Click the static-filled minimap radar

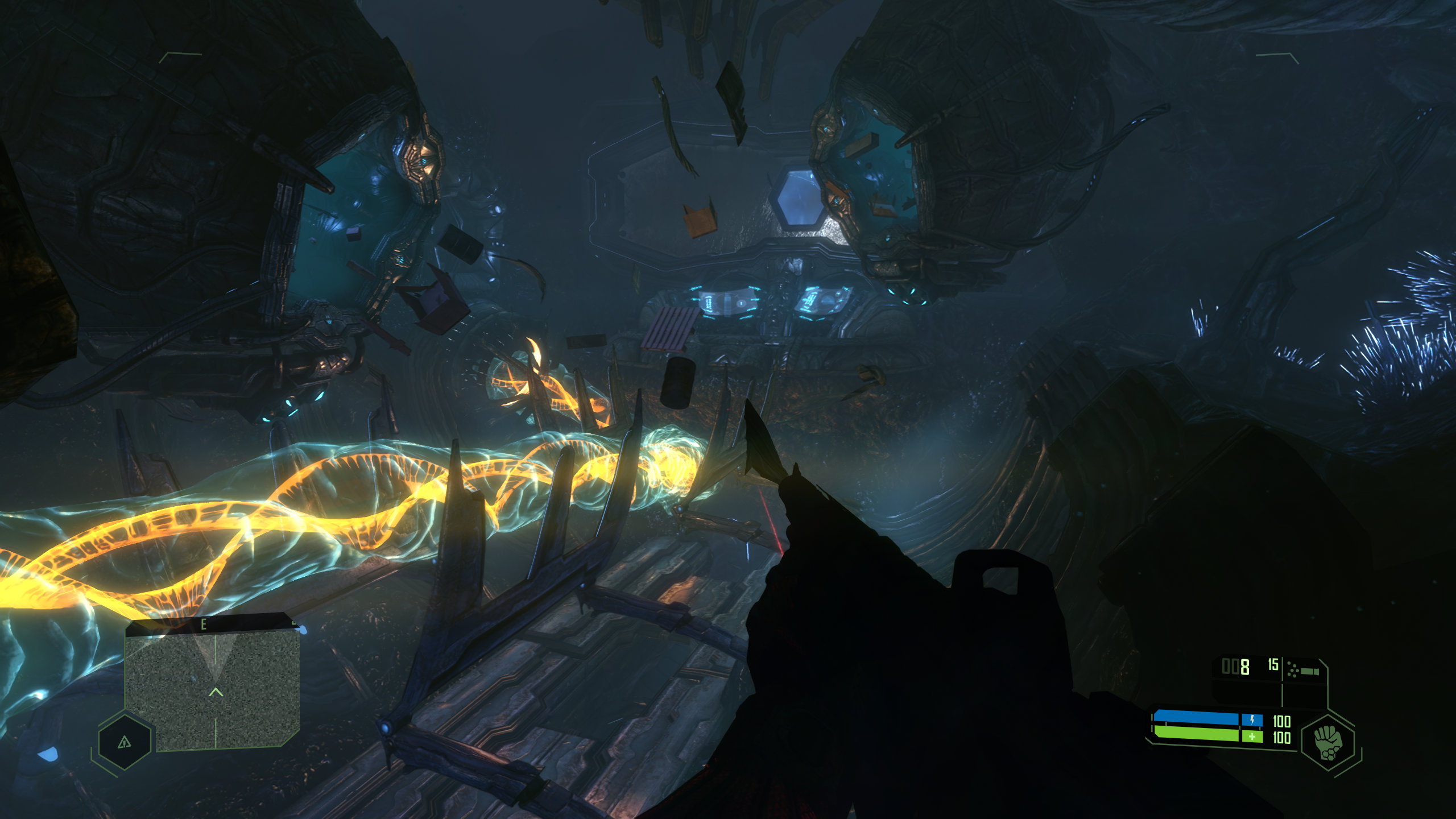click(x=212, y=689)
